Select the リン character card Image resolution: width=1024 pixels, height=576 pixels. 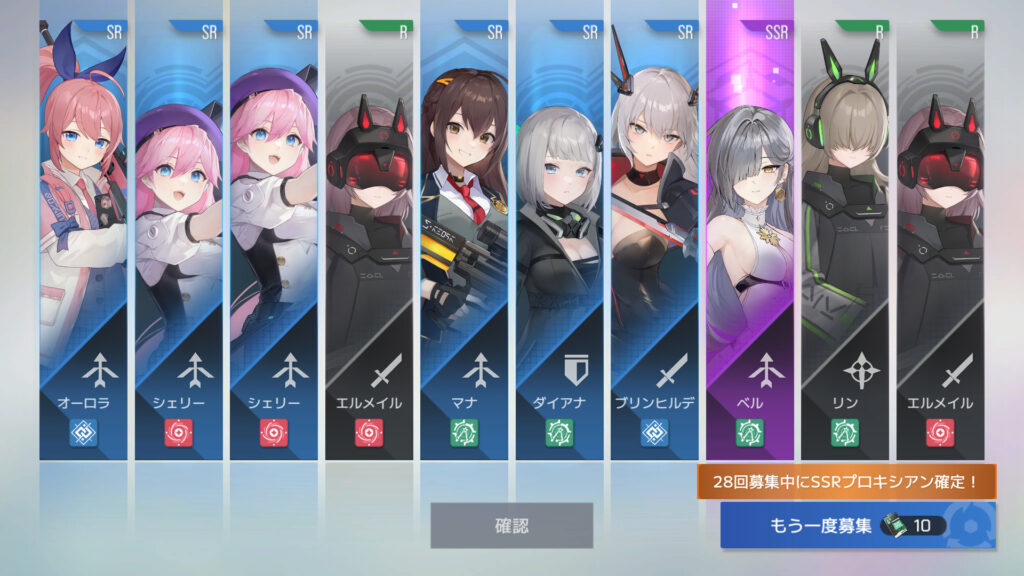click(845, 240)
